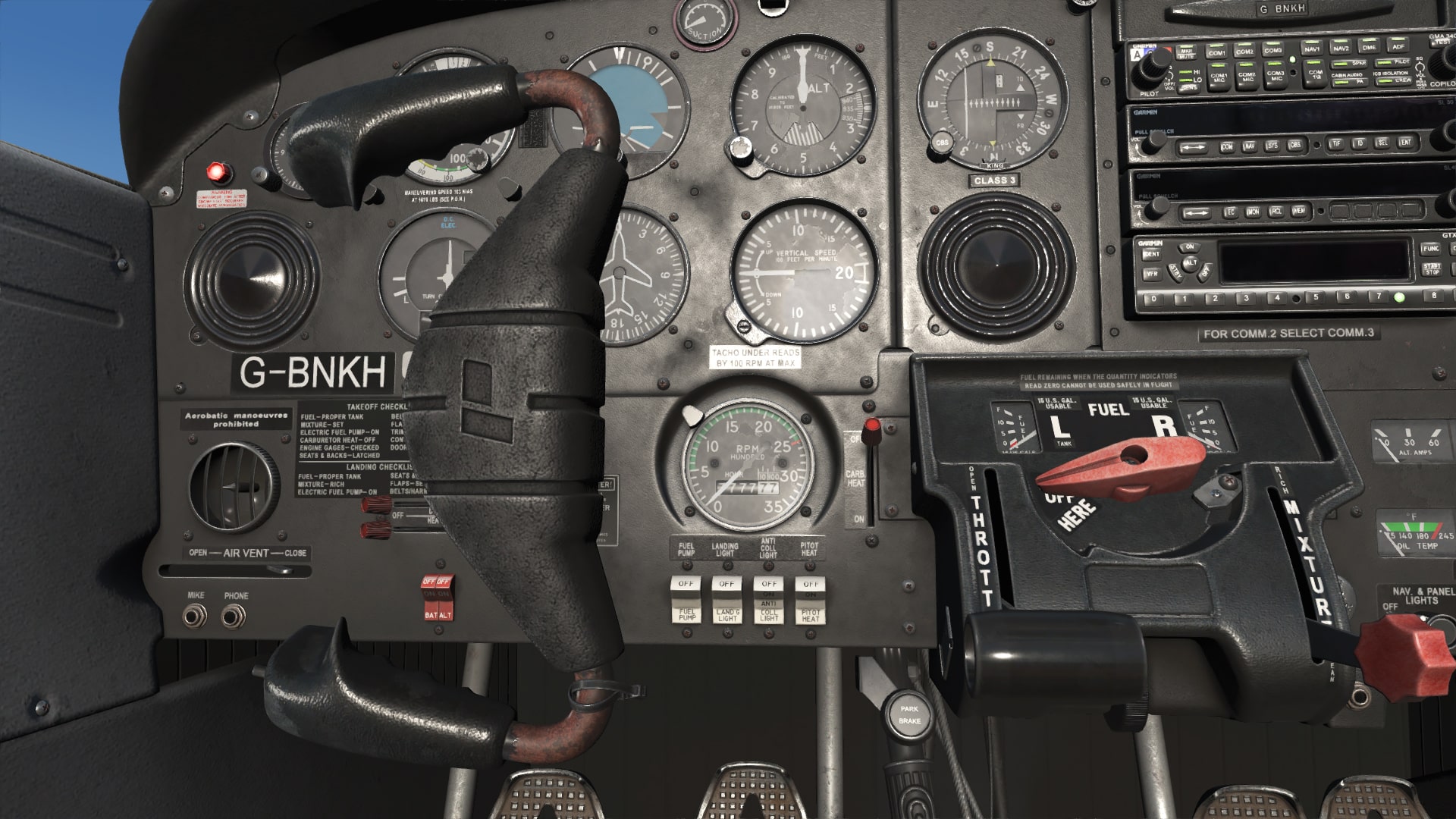This screenshot has width=1456, height=819.
Task: Click the transponder FUNC button
Action: coord(1430,248)
